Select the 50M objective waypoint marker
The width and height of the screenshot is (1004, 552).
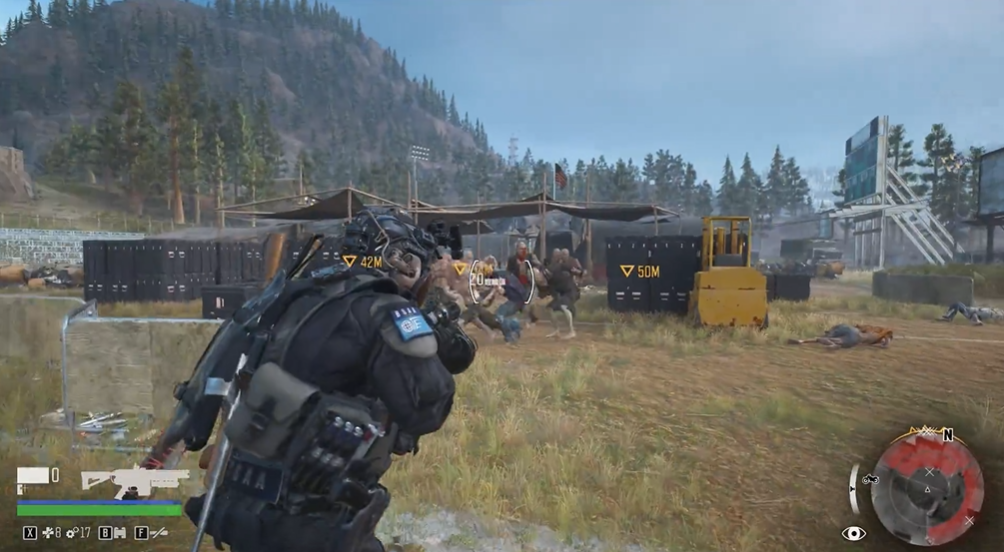pyautogui.click(x=639, y=271)
